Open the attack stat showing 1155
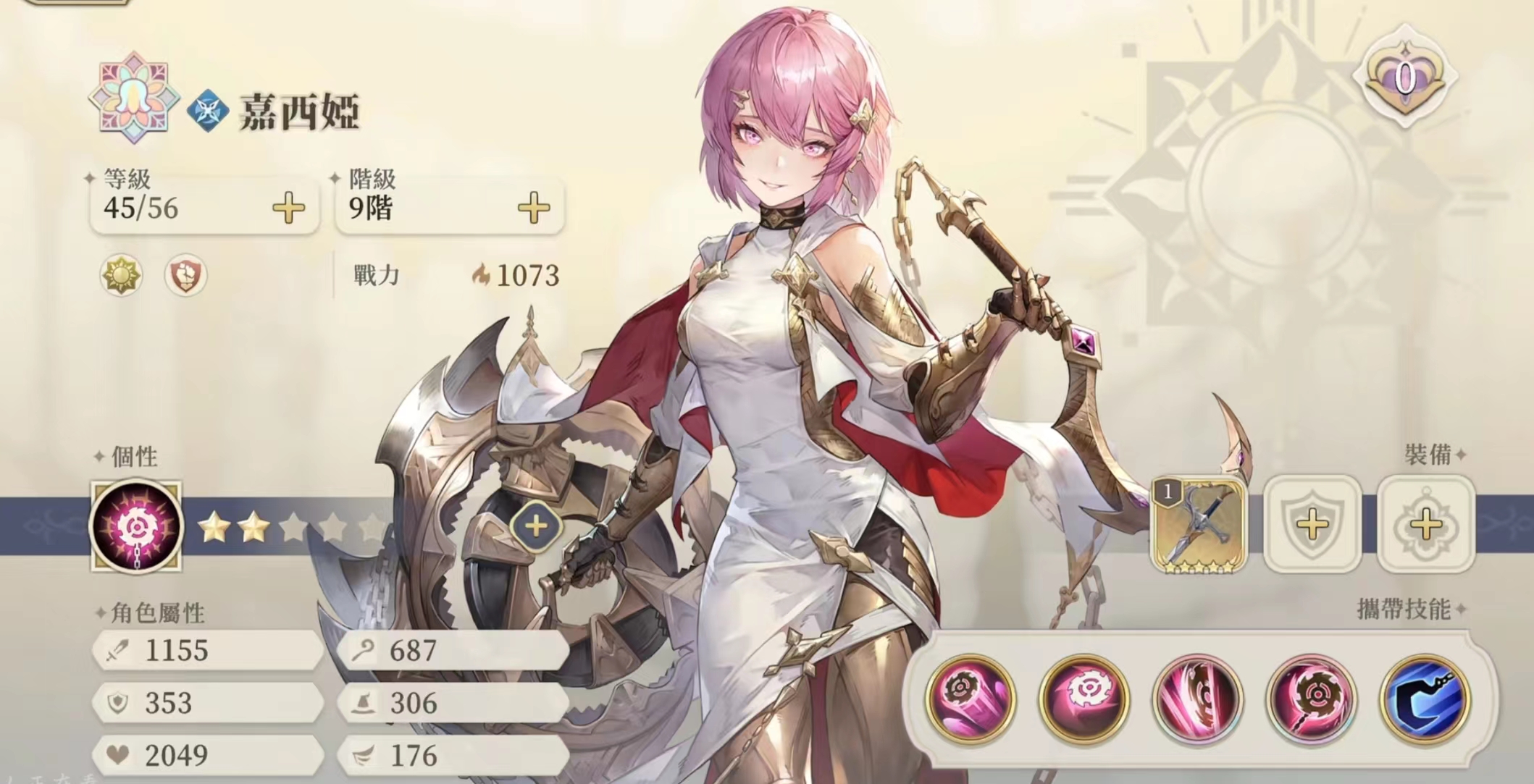 click(x=206, y=650)
